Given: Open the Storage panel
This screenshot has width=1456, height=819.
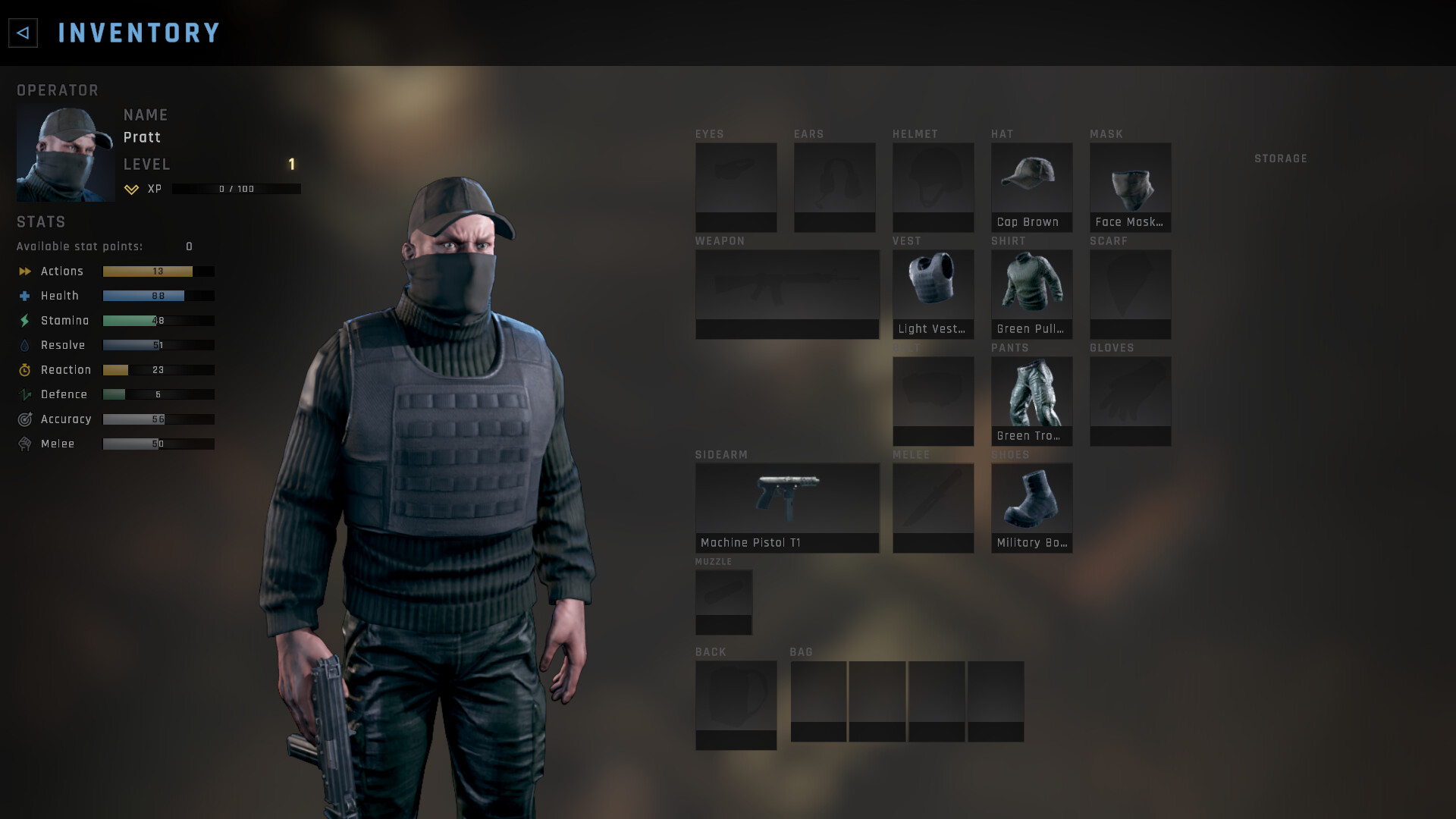Looking at the screenshot, I should coord(1281,158).
